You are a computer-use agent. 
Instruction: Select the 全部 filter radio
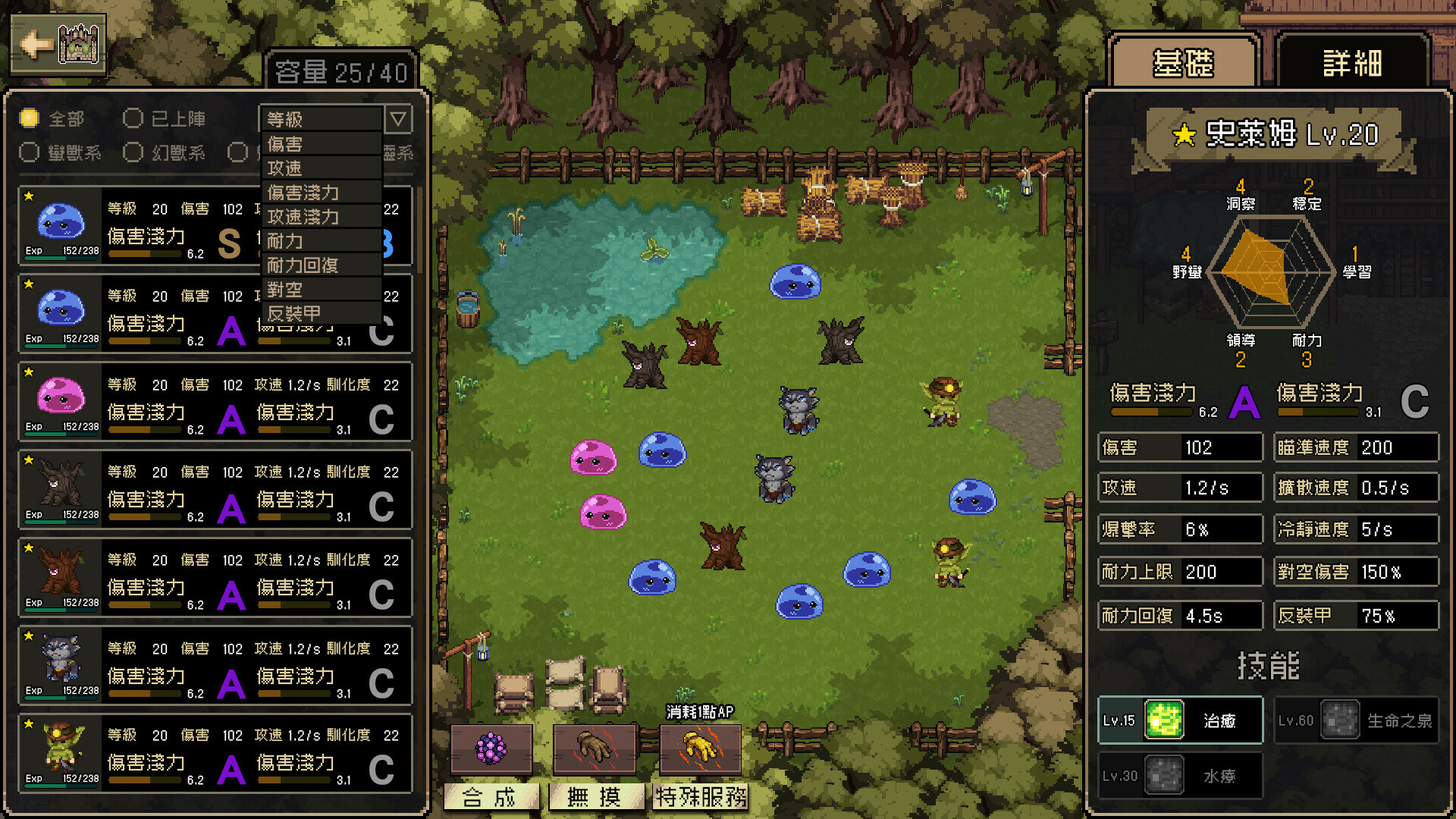[x=30, y=118]
